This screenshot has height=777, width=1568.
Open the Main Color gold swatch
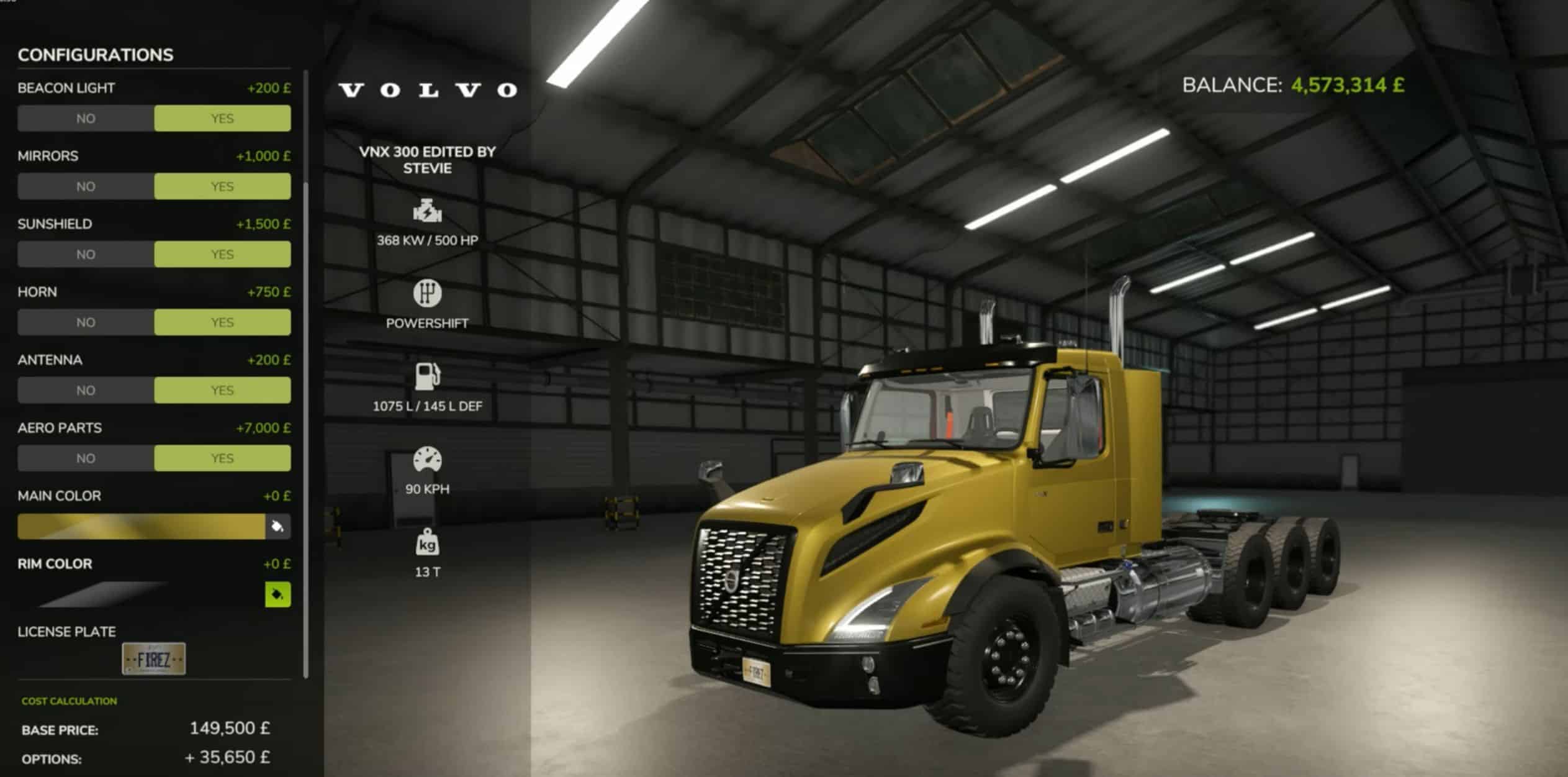141,527
